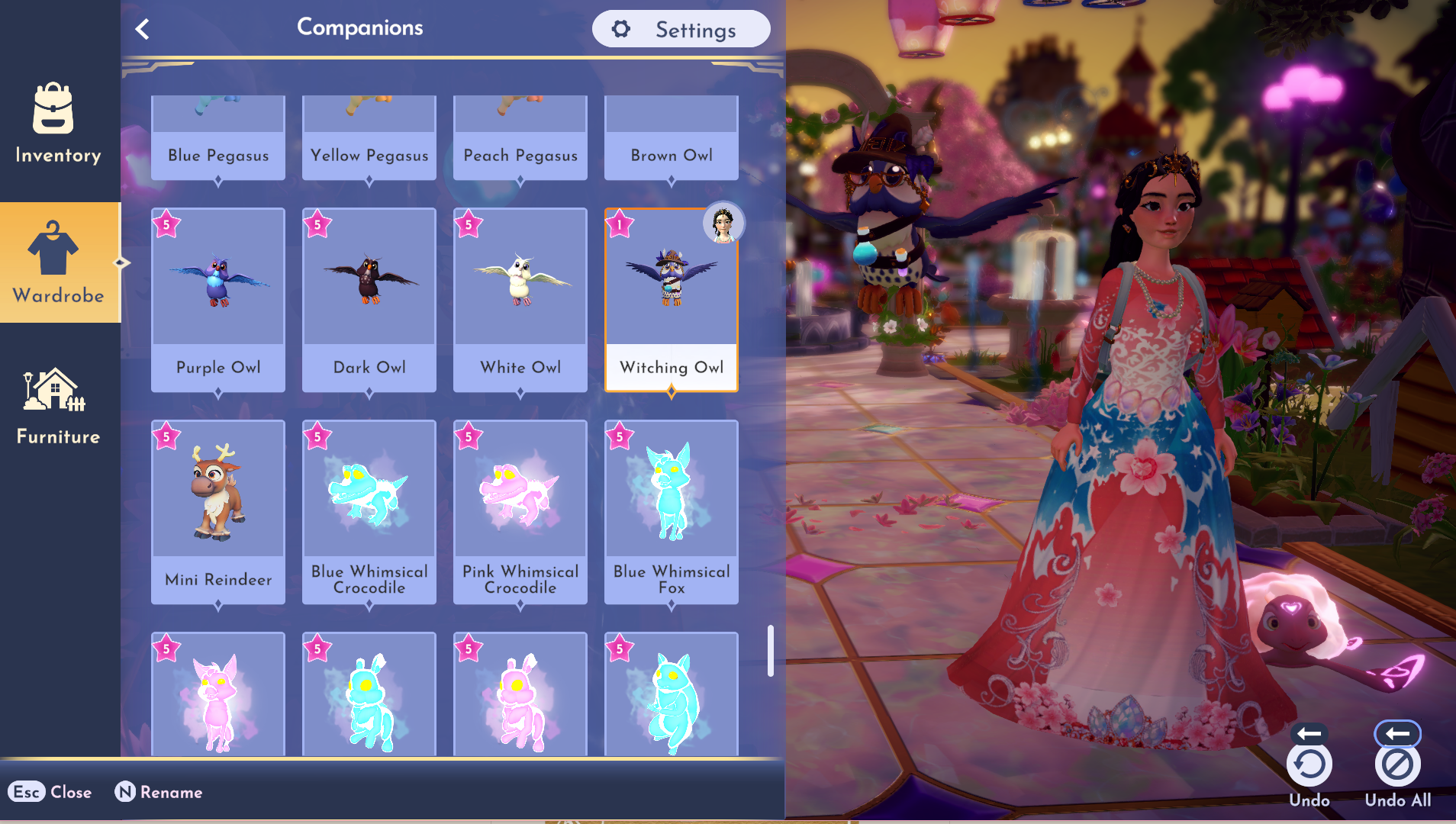This screenshot has width=1456, height=824.
Task: Open the Inventory tab
Action: [x=58, y=122]
